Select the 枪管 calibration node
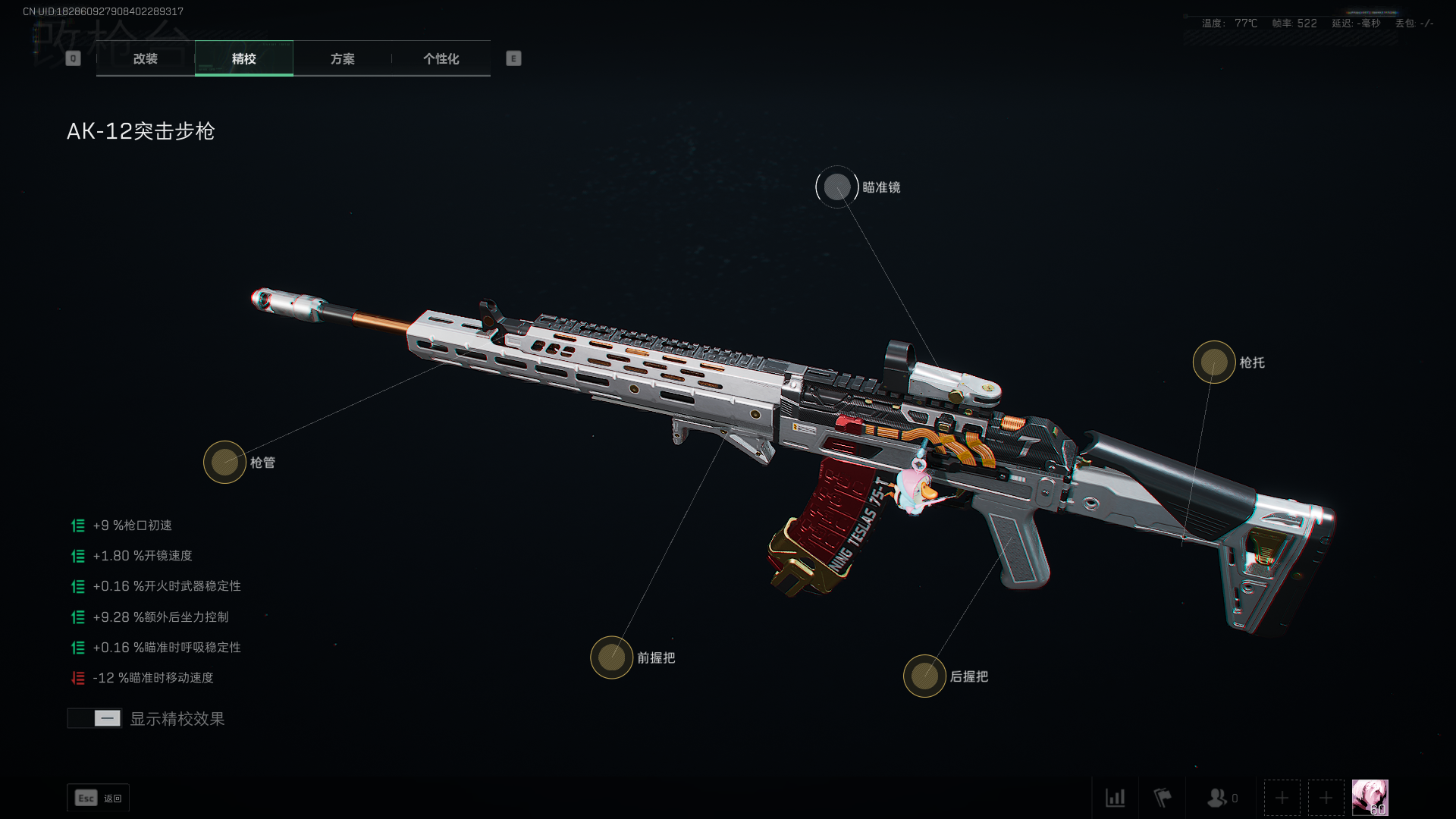This screenshot has height=819, width=1456. click(224, 462)
